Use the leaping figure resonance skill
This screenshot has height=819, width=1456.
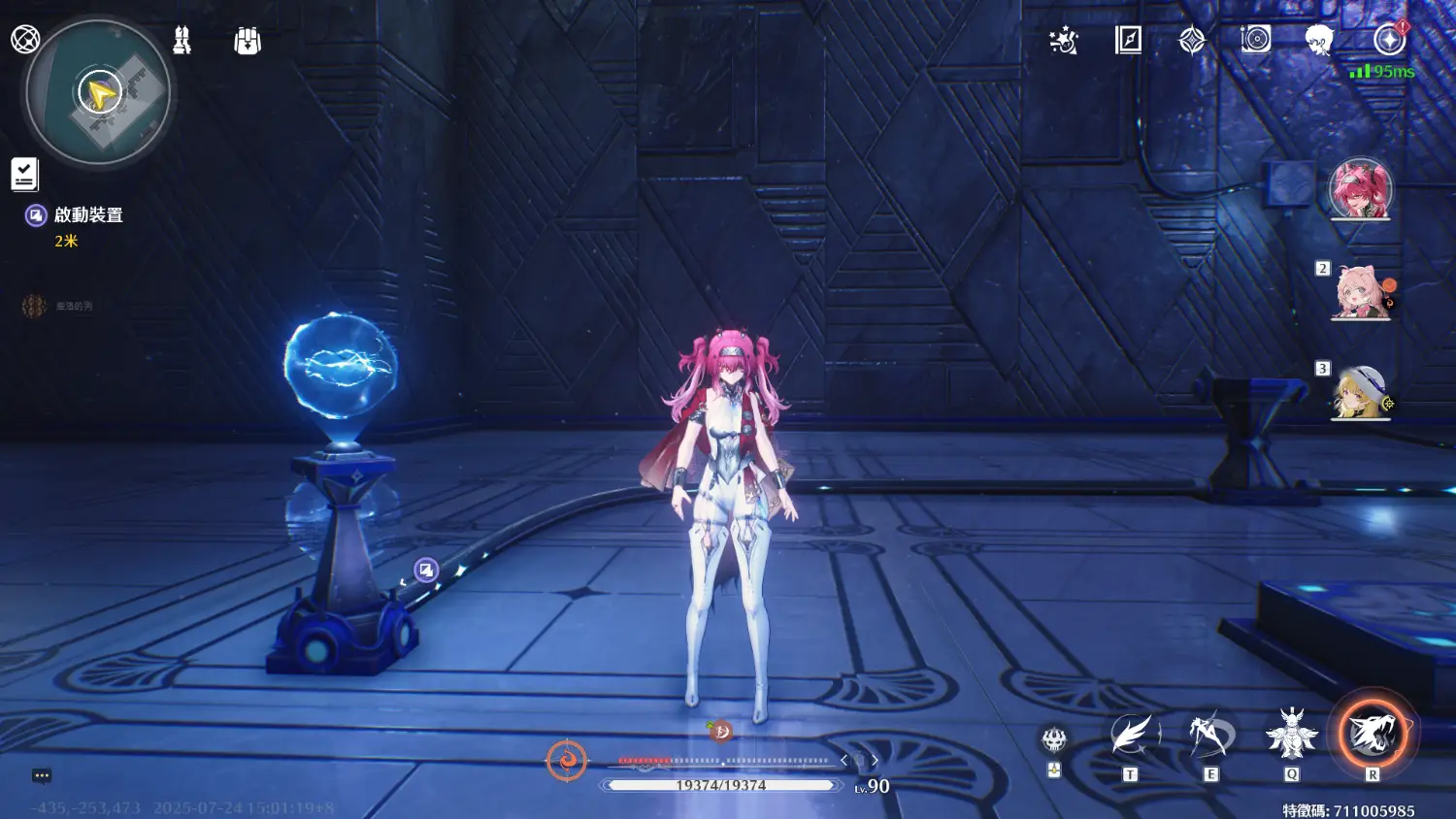coord(1210,737)
